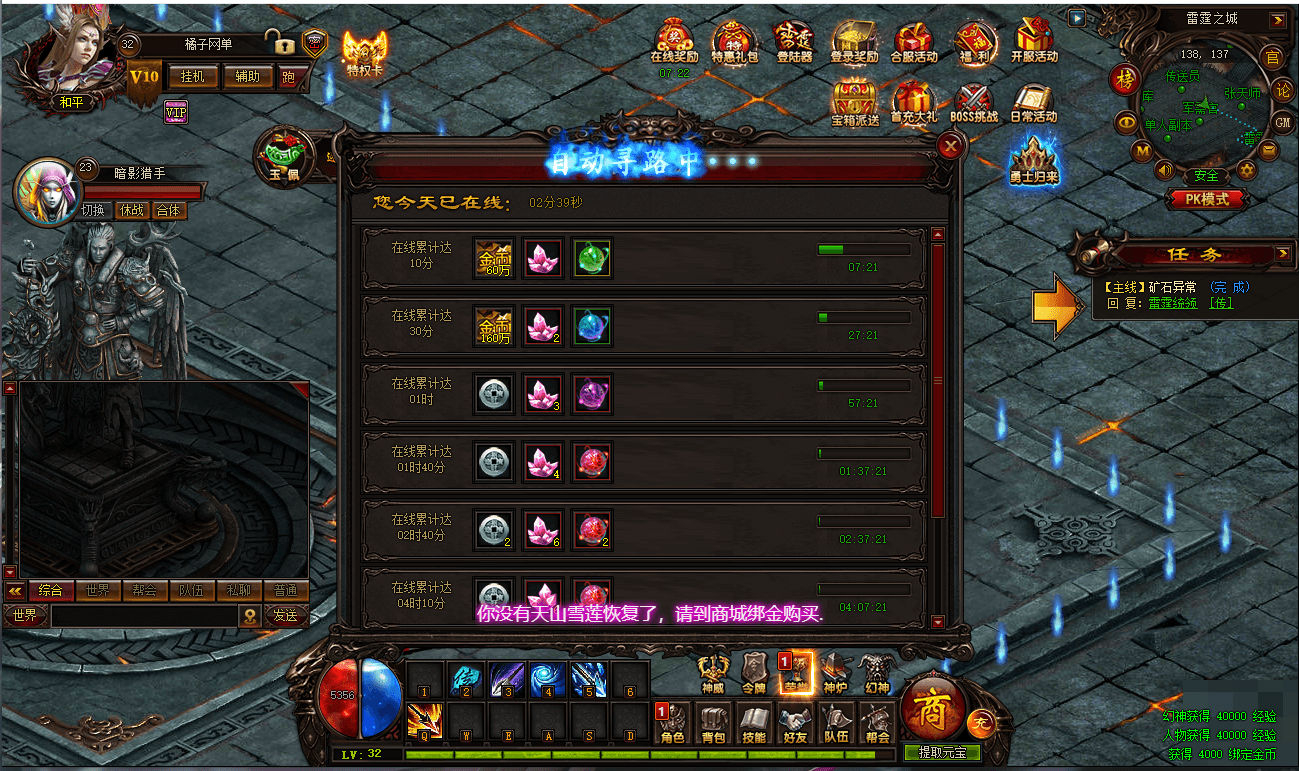Open the BOSS挑战 challenge icon
Viewport: 1299px width, 771px height.
point(973,103)
